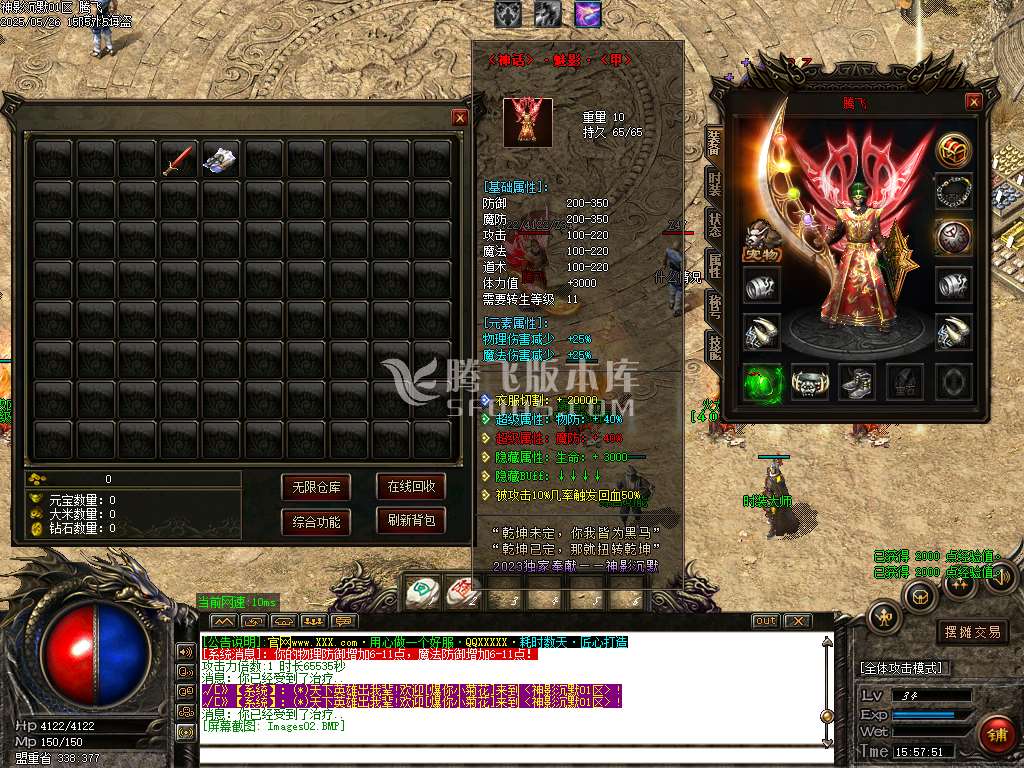Refresh the bag with 刷新背包
The width and height of the screenshot is (1024, 768).
click(411, 521)
